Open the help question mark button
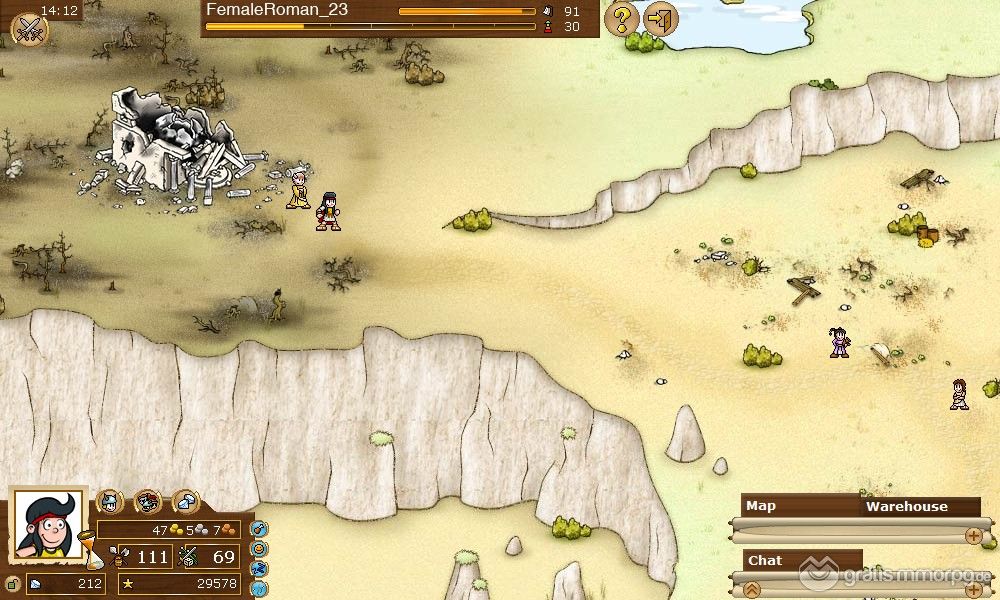The width and height of the screenshot is (1000, 600). (622, 18)
